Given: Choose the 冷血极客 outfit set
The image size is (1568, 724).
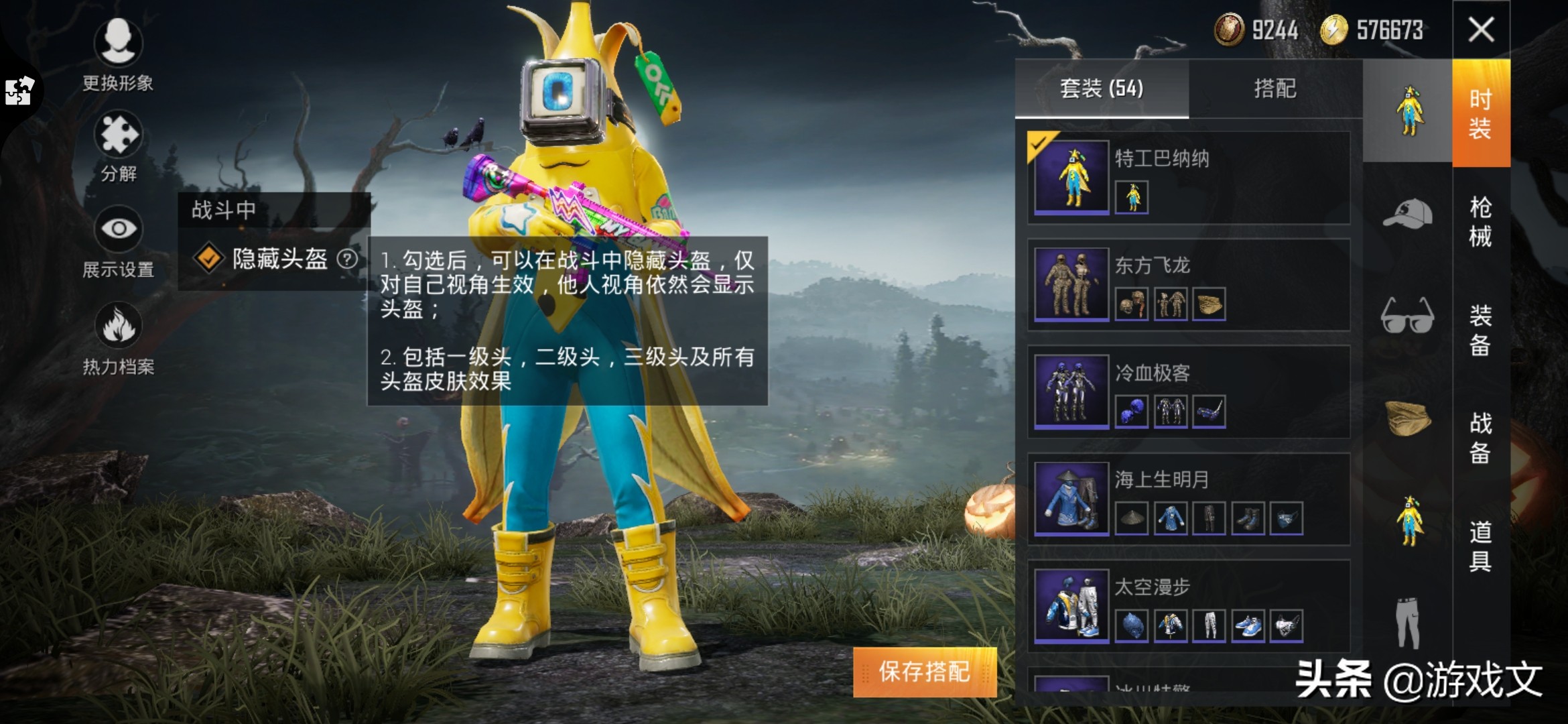Looking at the screenshot, I should pyautogui.click(x=1188, y=392).
